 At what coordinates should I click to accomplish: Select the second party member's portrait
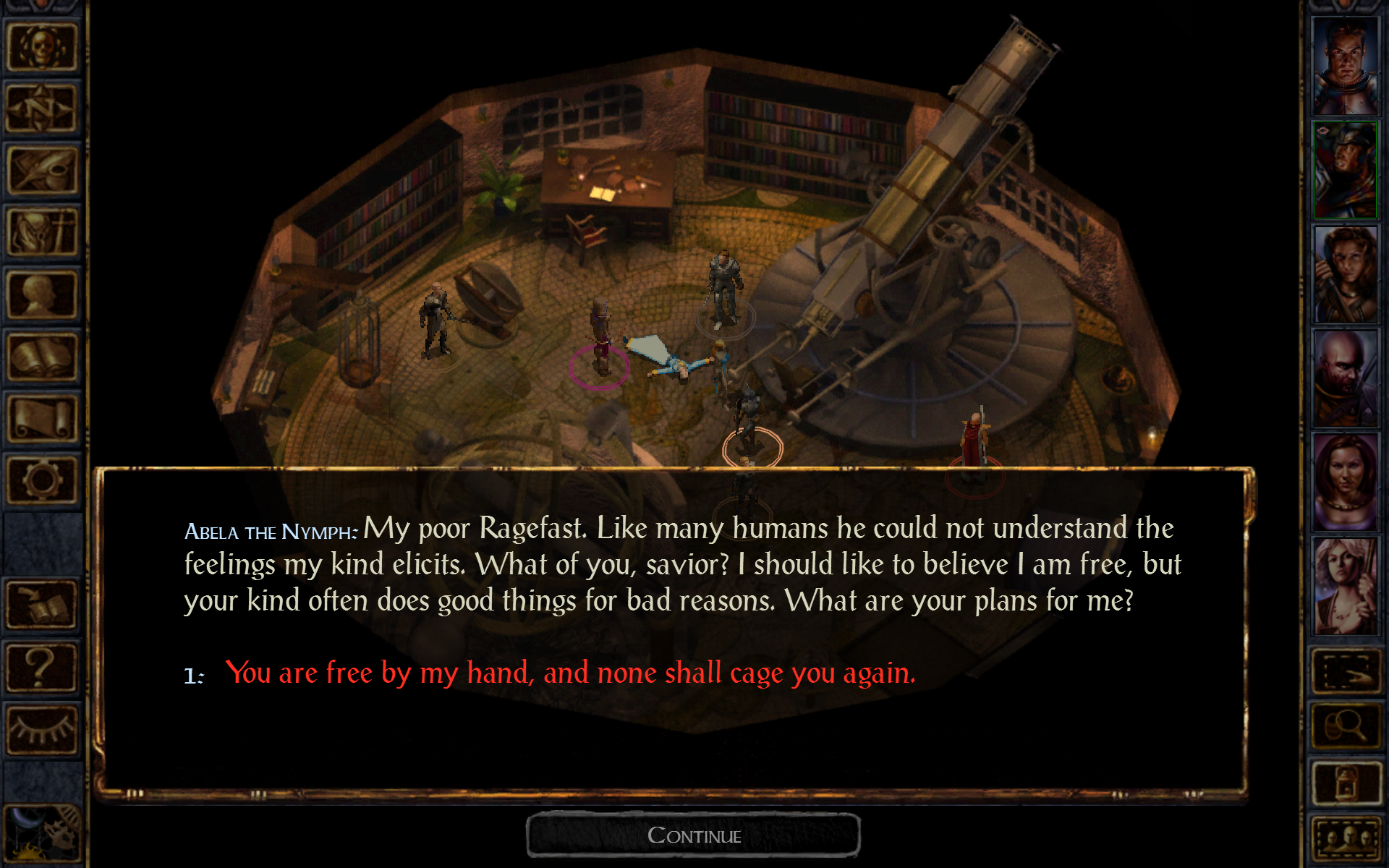pyautogui.click(x=1346, y=166)
